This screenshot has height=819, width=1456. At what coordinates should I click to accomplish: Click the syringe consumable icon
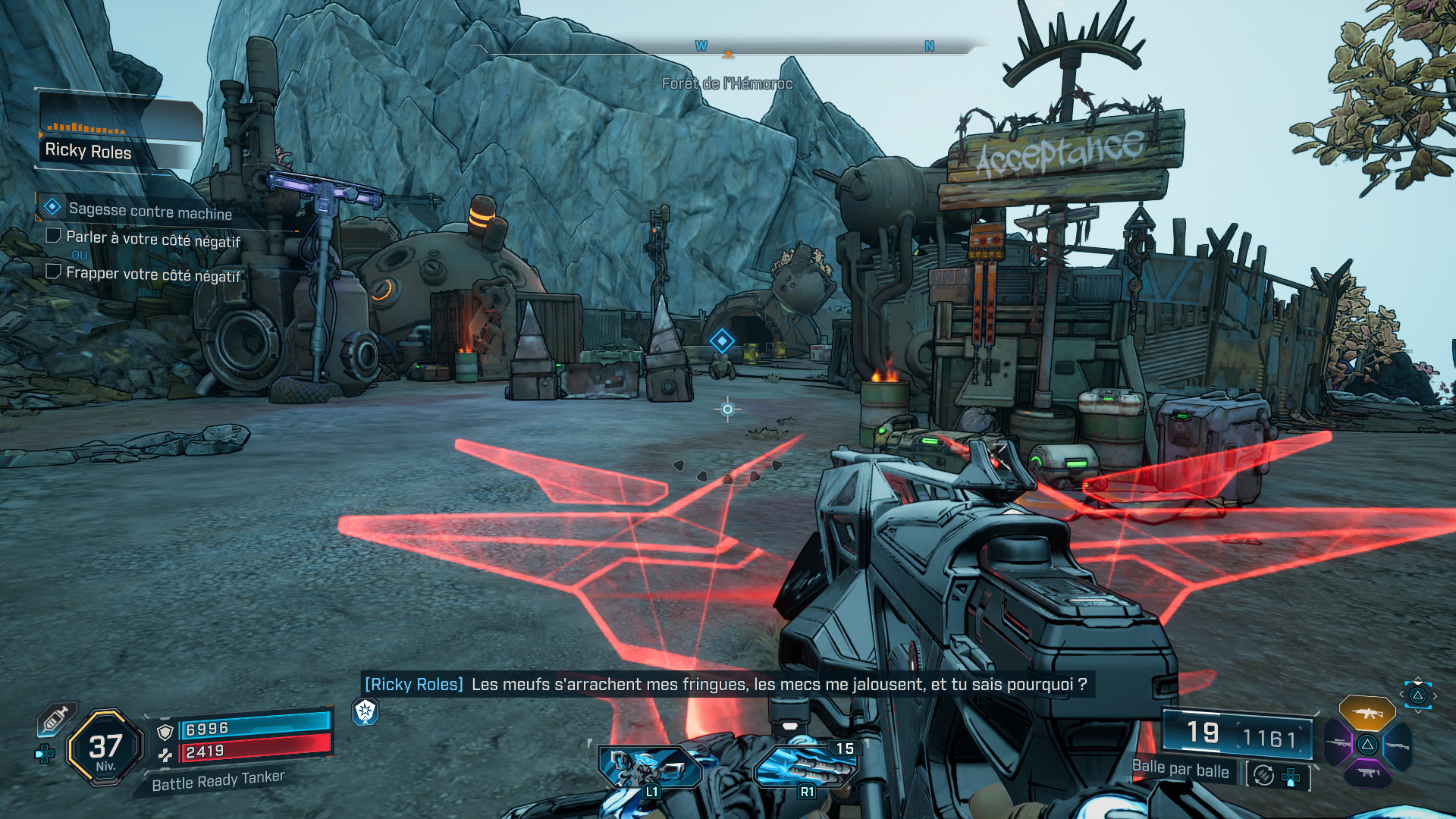(x=55, y=717)
